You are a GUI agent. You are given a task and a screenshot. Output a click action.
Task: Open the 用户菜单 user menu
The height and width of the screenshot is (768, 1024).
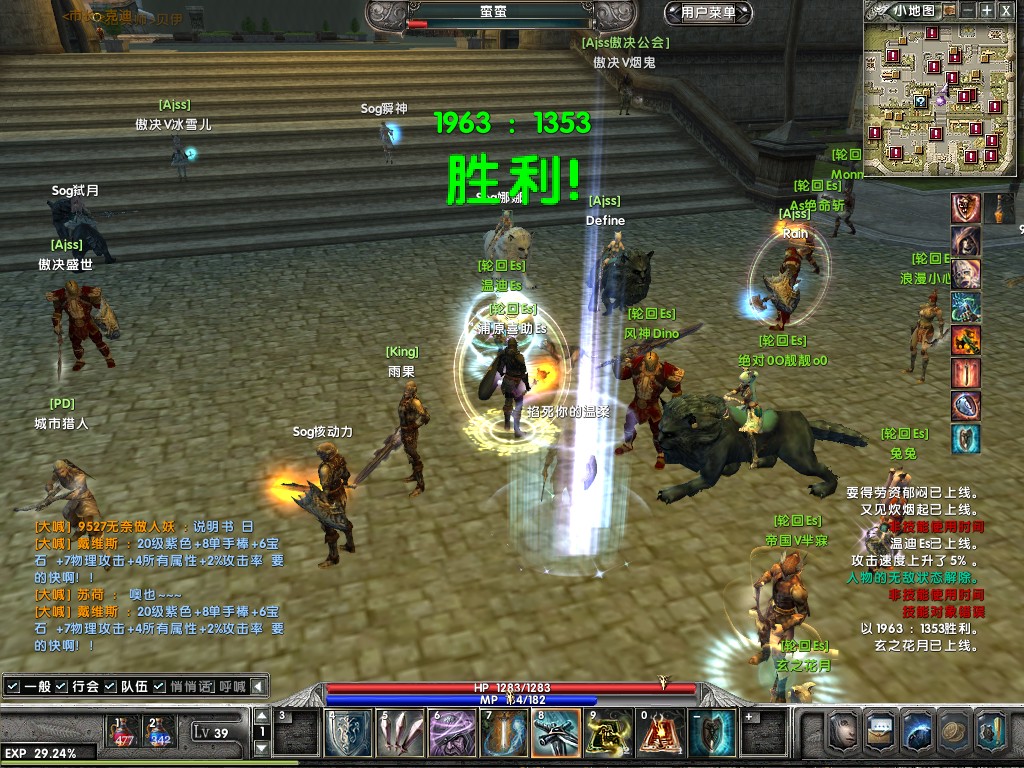(x=708, y=13)
